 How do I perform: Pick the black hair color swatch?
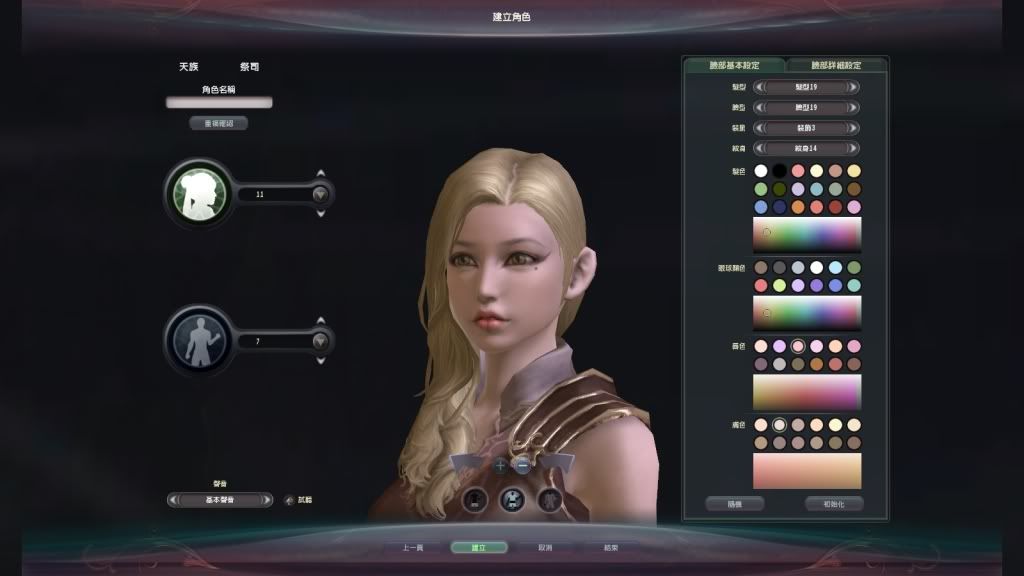pos(780,171)
